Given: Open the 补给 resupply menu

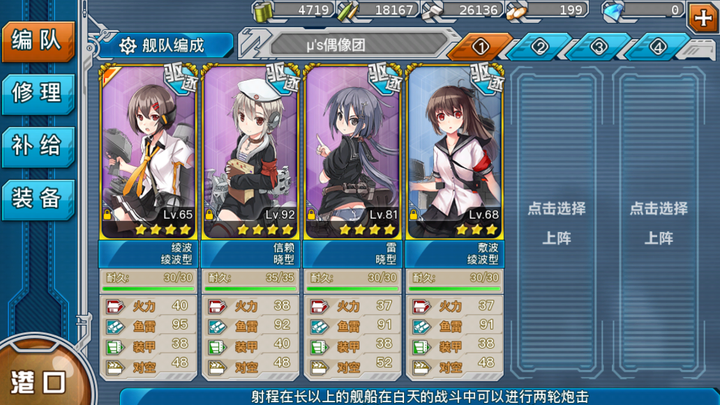Looking at the screenshot, I should [x=38, y=145].
